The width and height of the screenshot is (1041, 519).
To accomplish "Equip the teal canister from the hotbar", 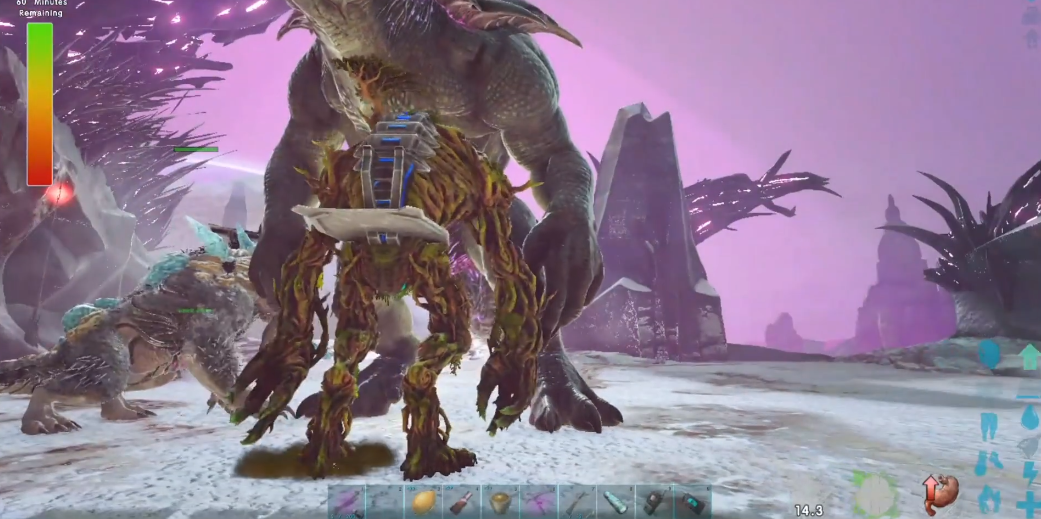I will (615, 502).
